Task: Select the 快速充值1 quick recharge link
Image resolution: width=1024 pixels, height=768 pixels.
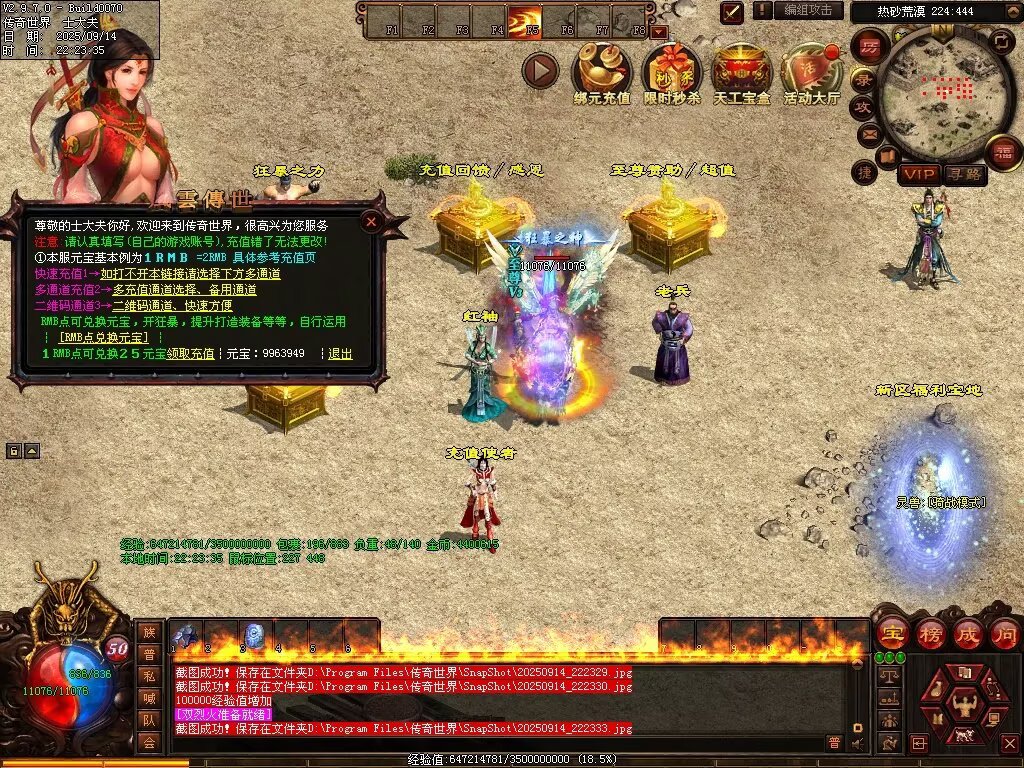Action: pyautogui.click(x=190, y=273)
